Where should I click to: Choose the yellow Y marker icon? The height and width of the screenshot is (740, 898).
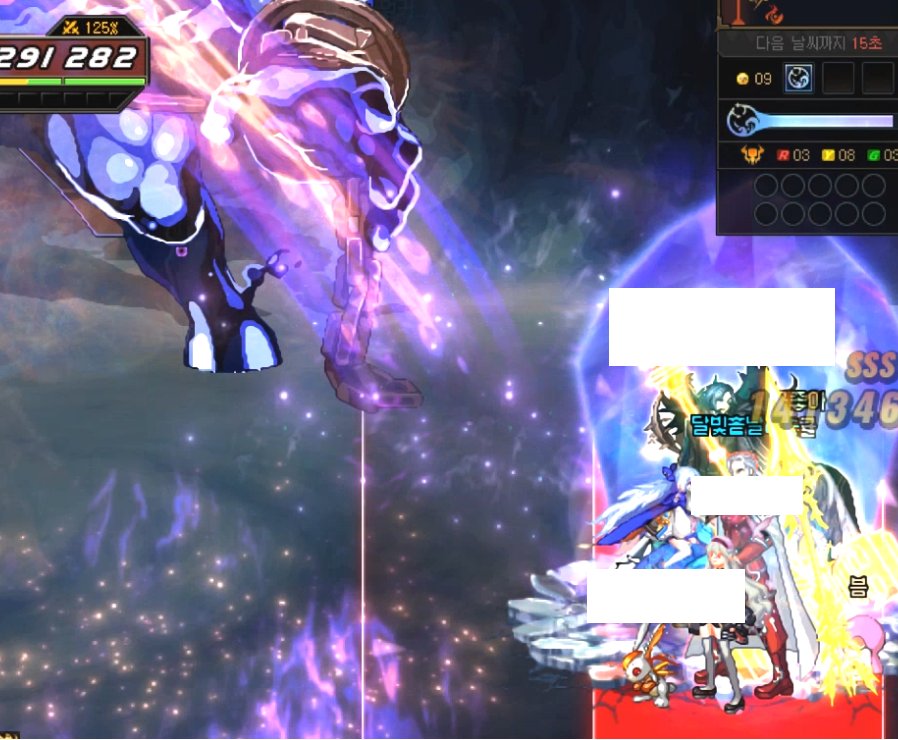click(828, 155)
